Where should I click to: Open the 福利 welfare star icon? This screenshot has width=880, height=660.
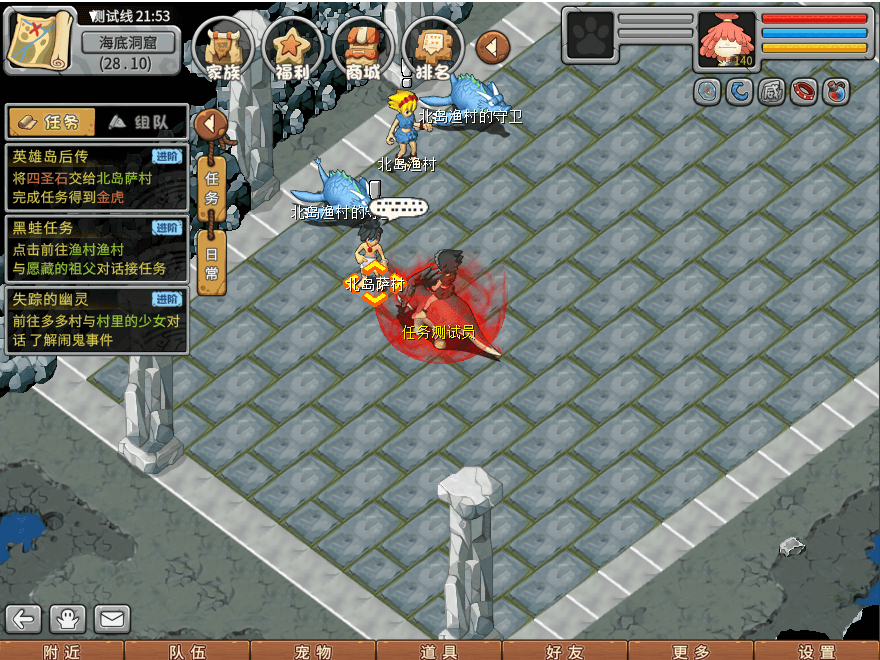[292, 48]
